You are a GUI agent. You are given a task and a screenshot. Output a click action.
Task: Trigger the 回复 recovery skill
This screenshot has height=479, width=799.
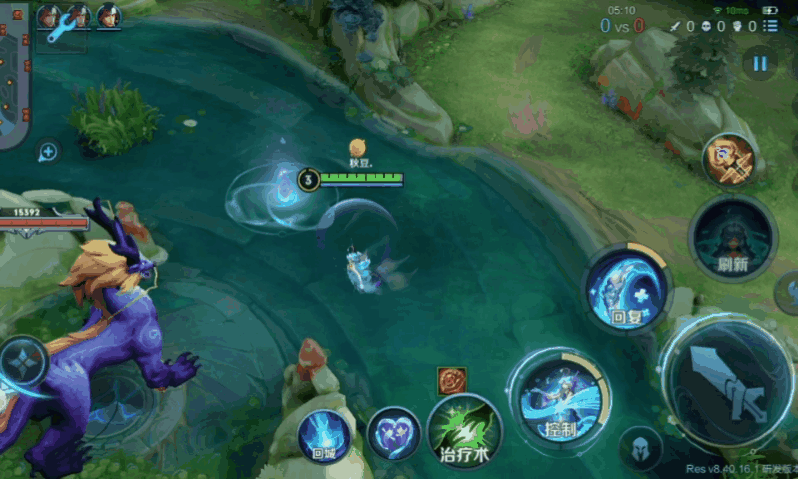tap(626, 290)
